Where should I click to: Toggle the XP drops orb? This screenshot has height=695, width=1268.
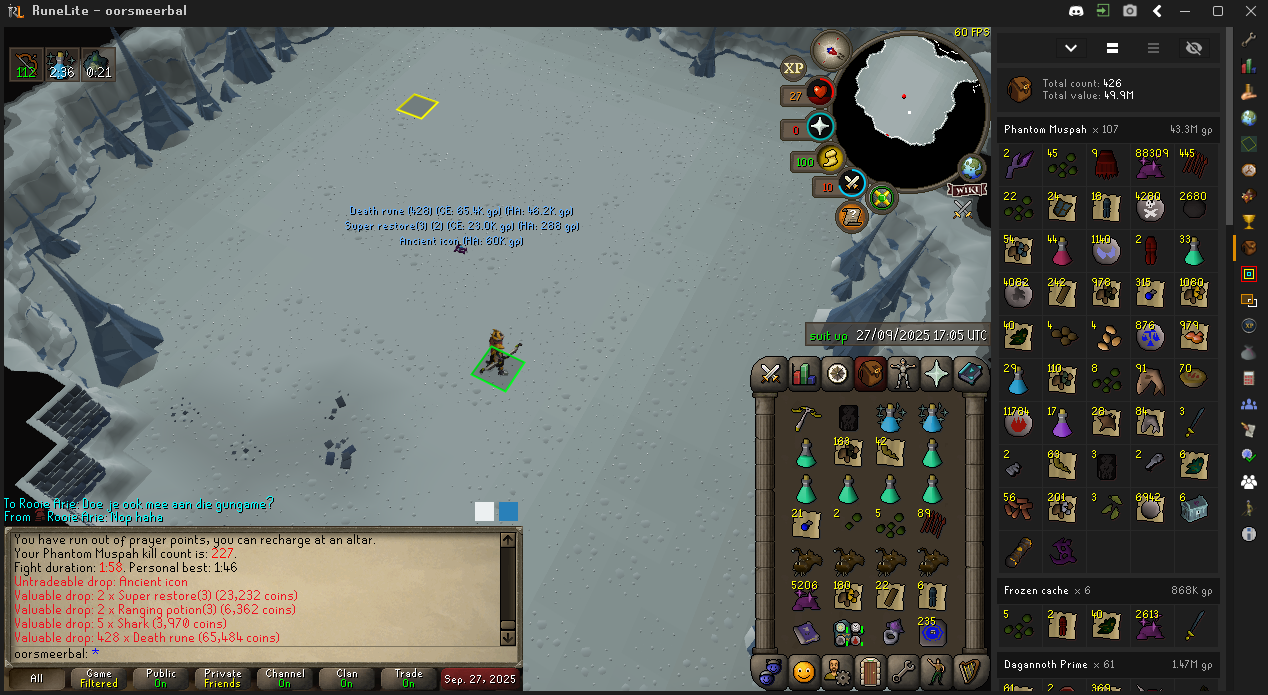pyautogui.click(x=794, y=68)
